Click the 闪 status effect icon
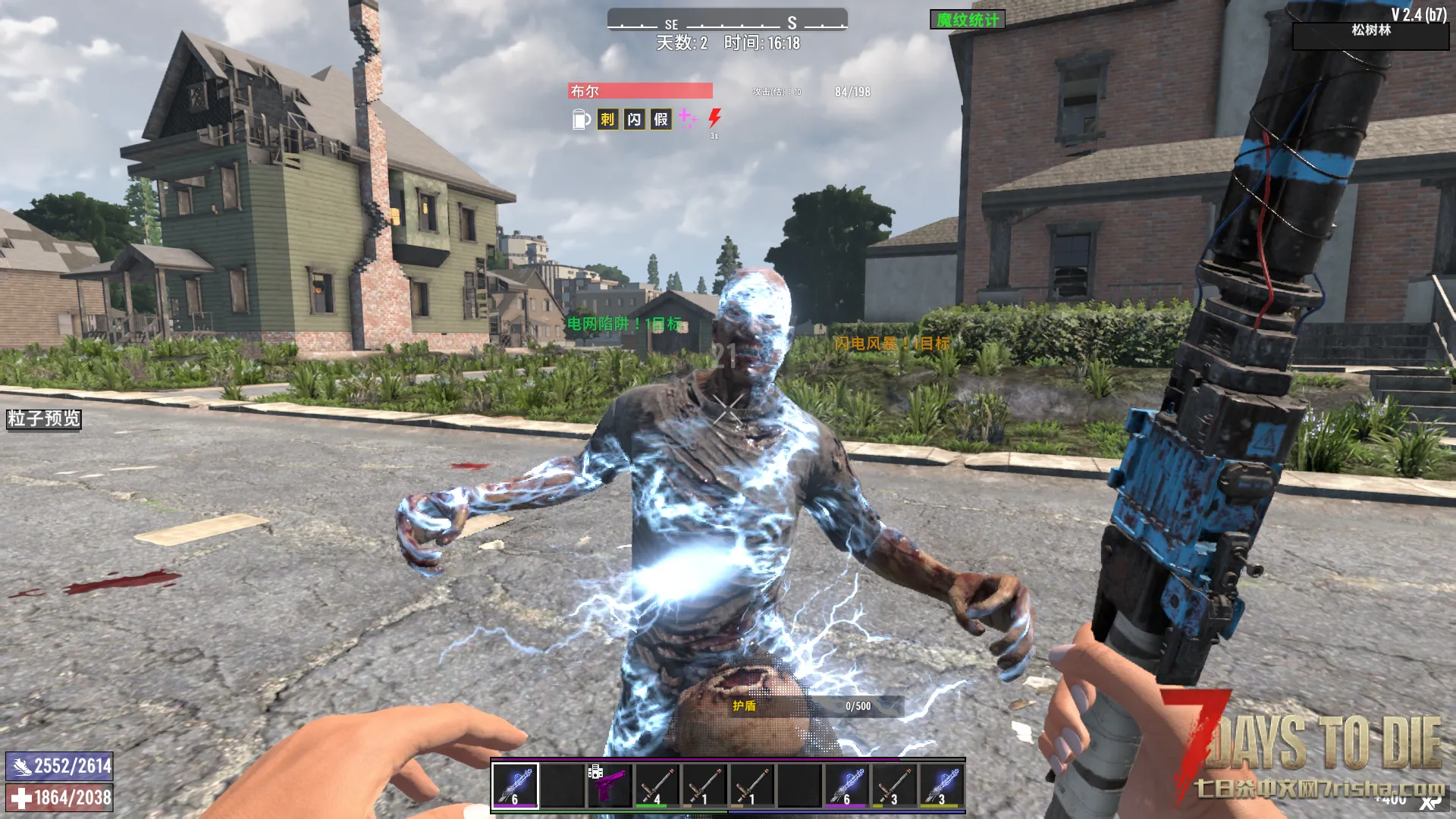The height and width of the screenshot is (819, 1456). point(634,119)
